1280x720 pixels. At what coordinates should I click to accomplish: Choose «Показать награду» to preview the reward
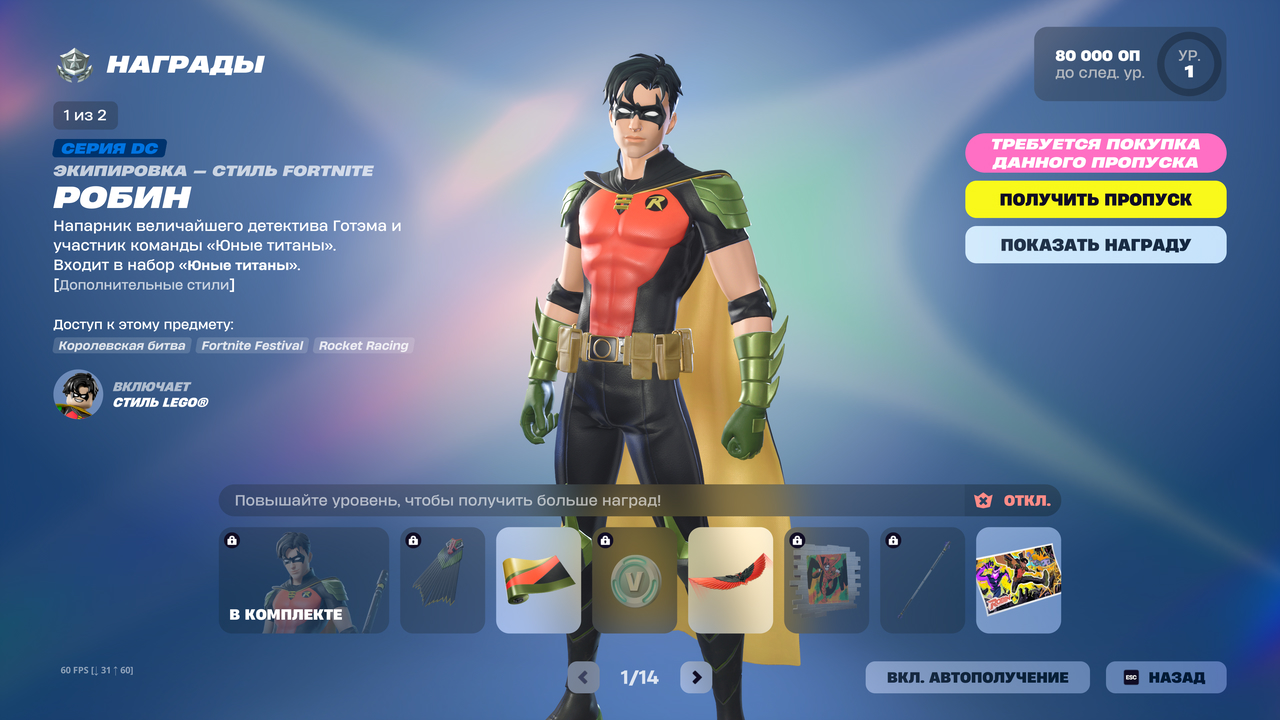(x=1095, y=245)
